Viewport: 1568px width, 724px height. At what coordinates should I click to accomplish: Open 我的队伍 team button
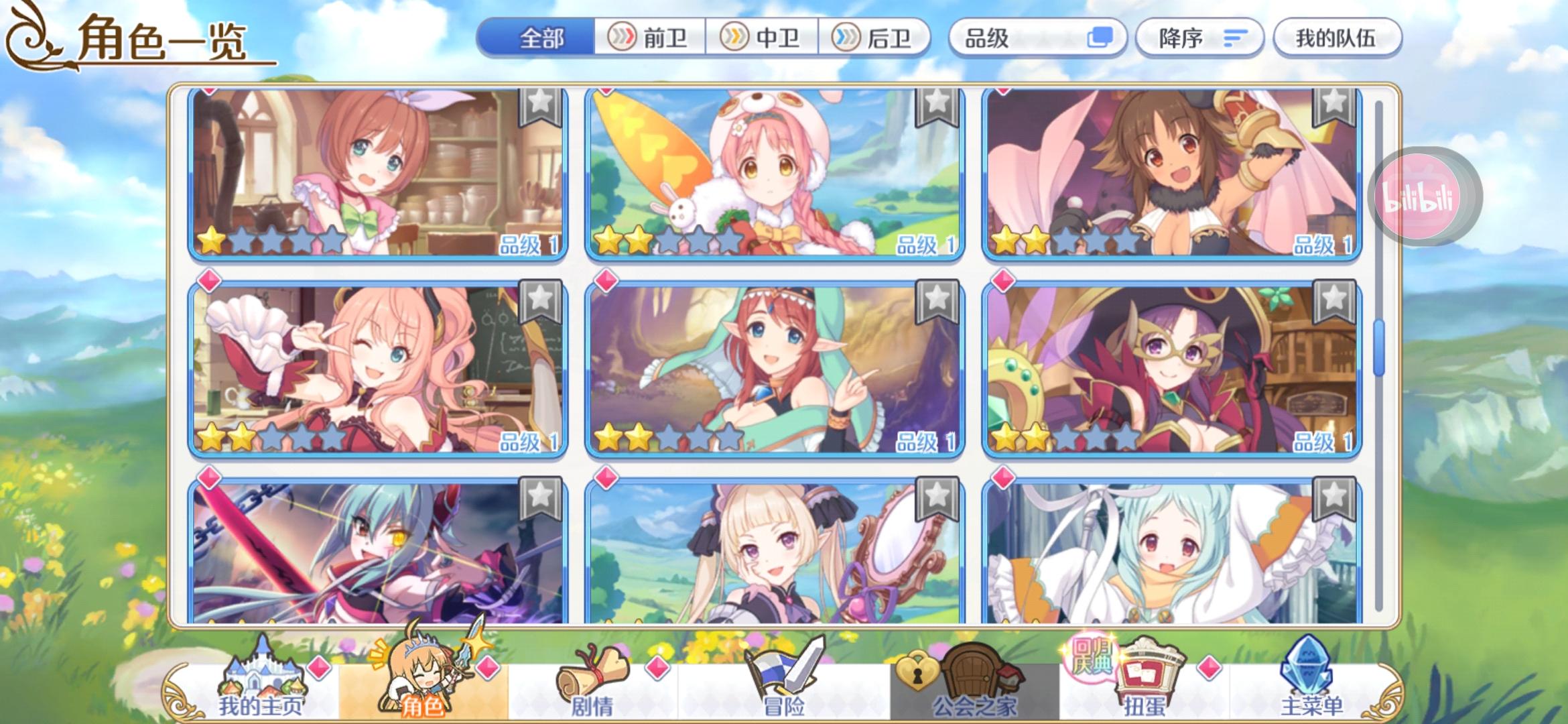[x=1337, y=38]
